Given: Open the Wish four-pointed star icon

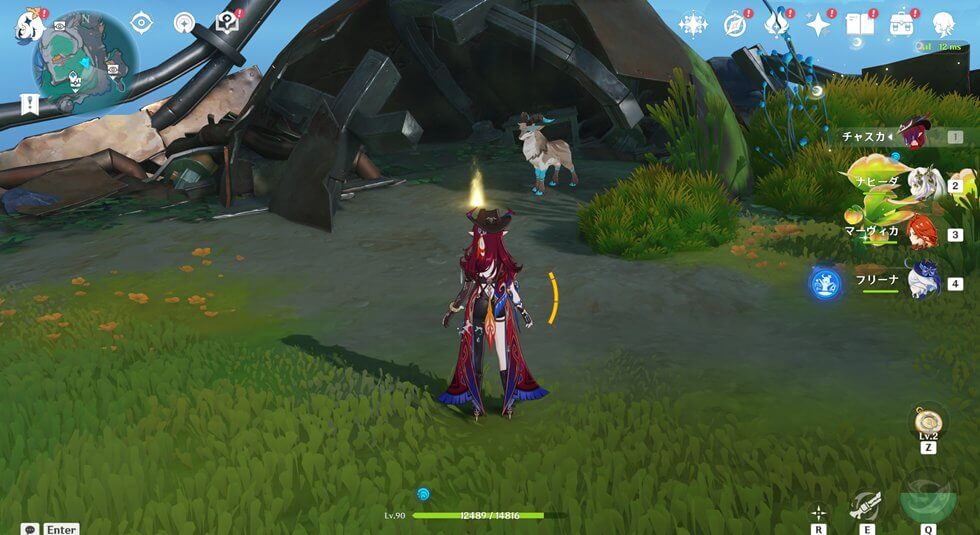Looking at the screenshot, I should (819, 24).
